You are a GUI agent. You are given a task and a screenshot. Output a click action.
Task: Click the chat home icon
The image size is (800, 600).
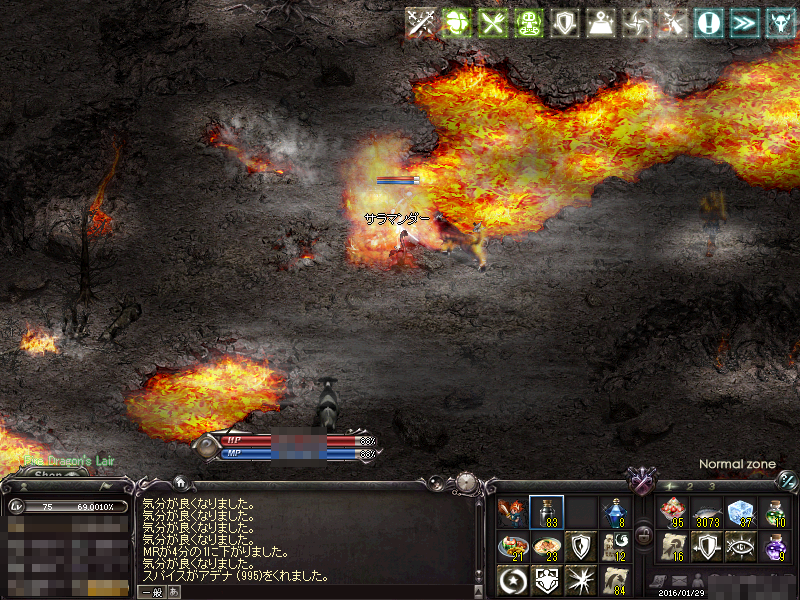(179, 482)
